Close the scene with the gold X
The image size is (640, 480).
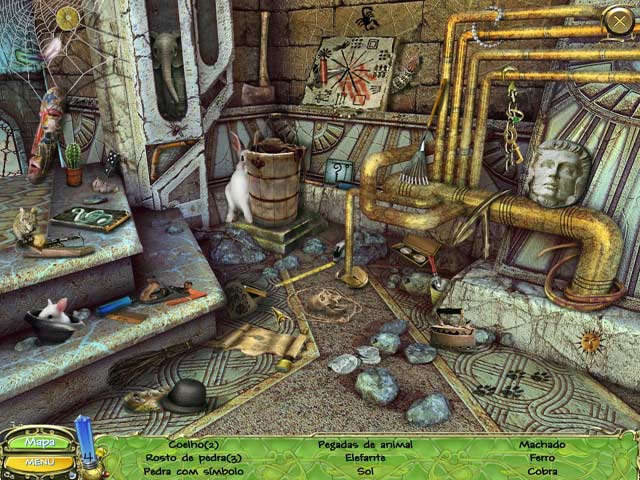(618, 19)
